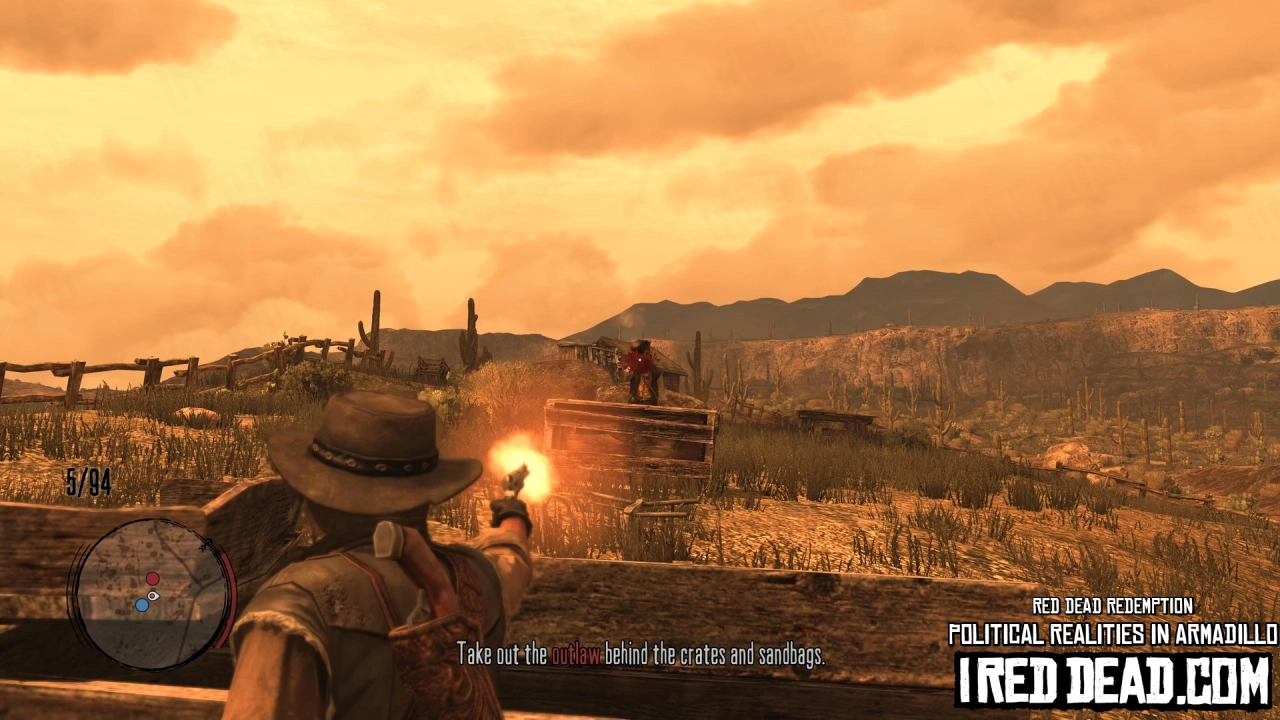
Task: Click the red enemy blip on the minimap
Action: click(x=152, y=578)
